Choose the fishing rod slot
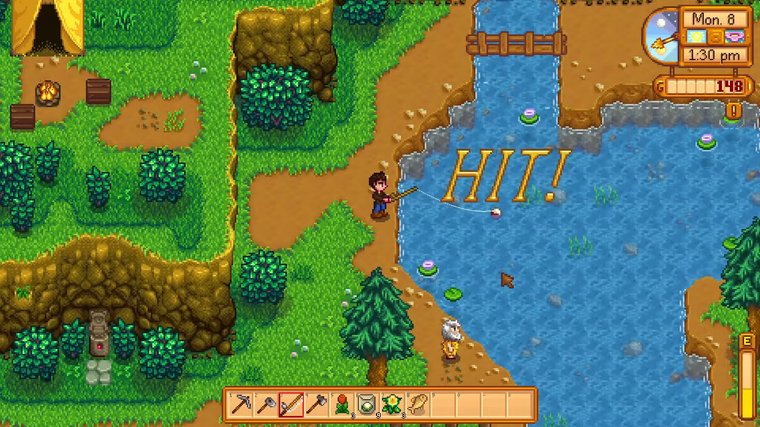Image resolution: width=760 pixels, height=427 pixels. click(x=291, y=405)
